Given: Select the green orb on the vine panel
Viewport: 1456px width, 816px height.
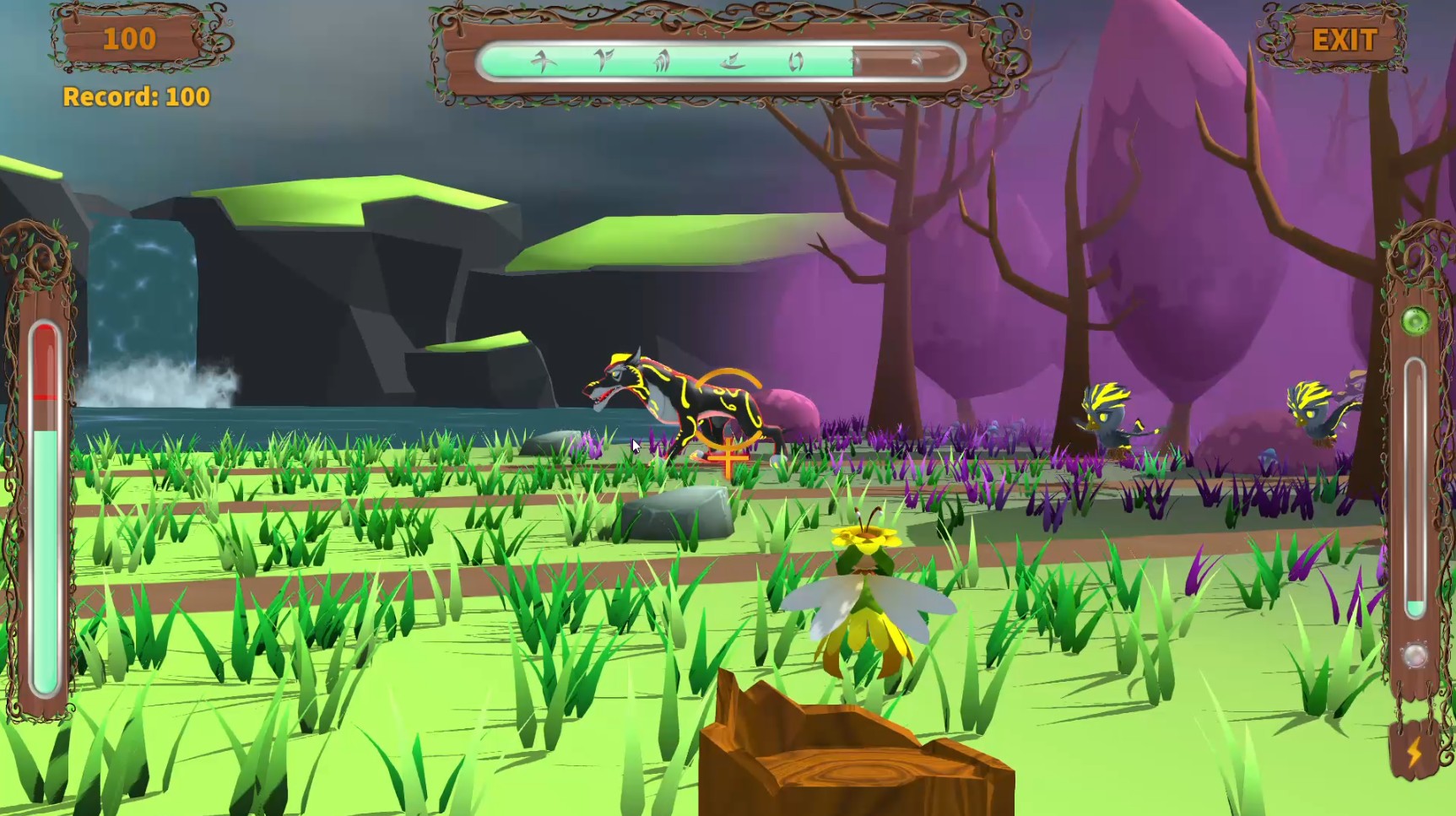Looking at the screenshot, I should coord(1415,321).
